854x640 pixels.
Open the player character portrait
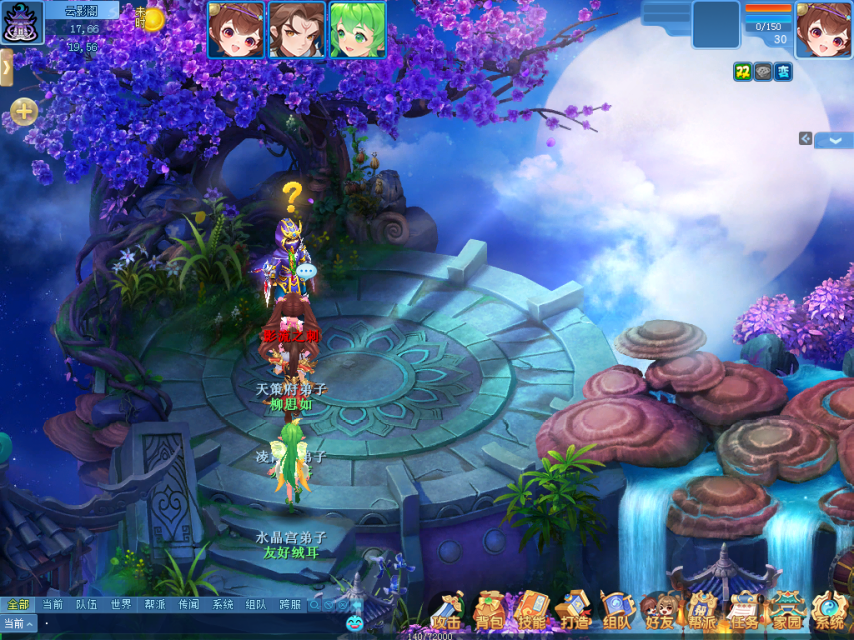pos(823,30)
